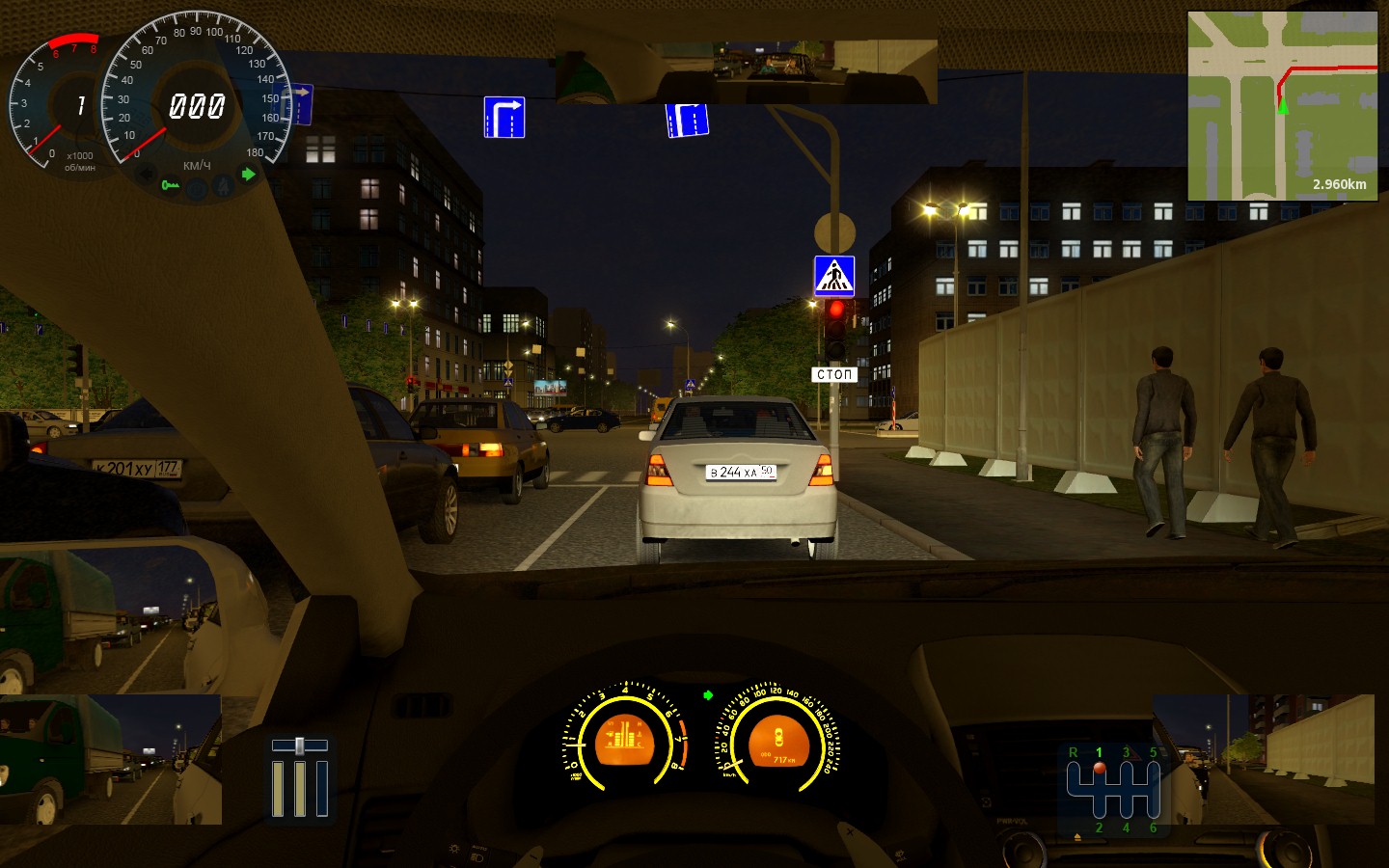
Task: Click the rear-view mirror inset
Action: click(x=746, y=70)
